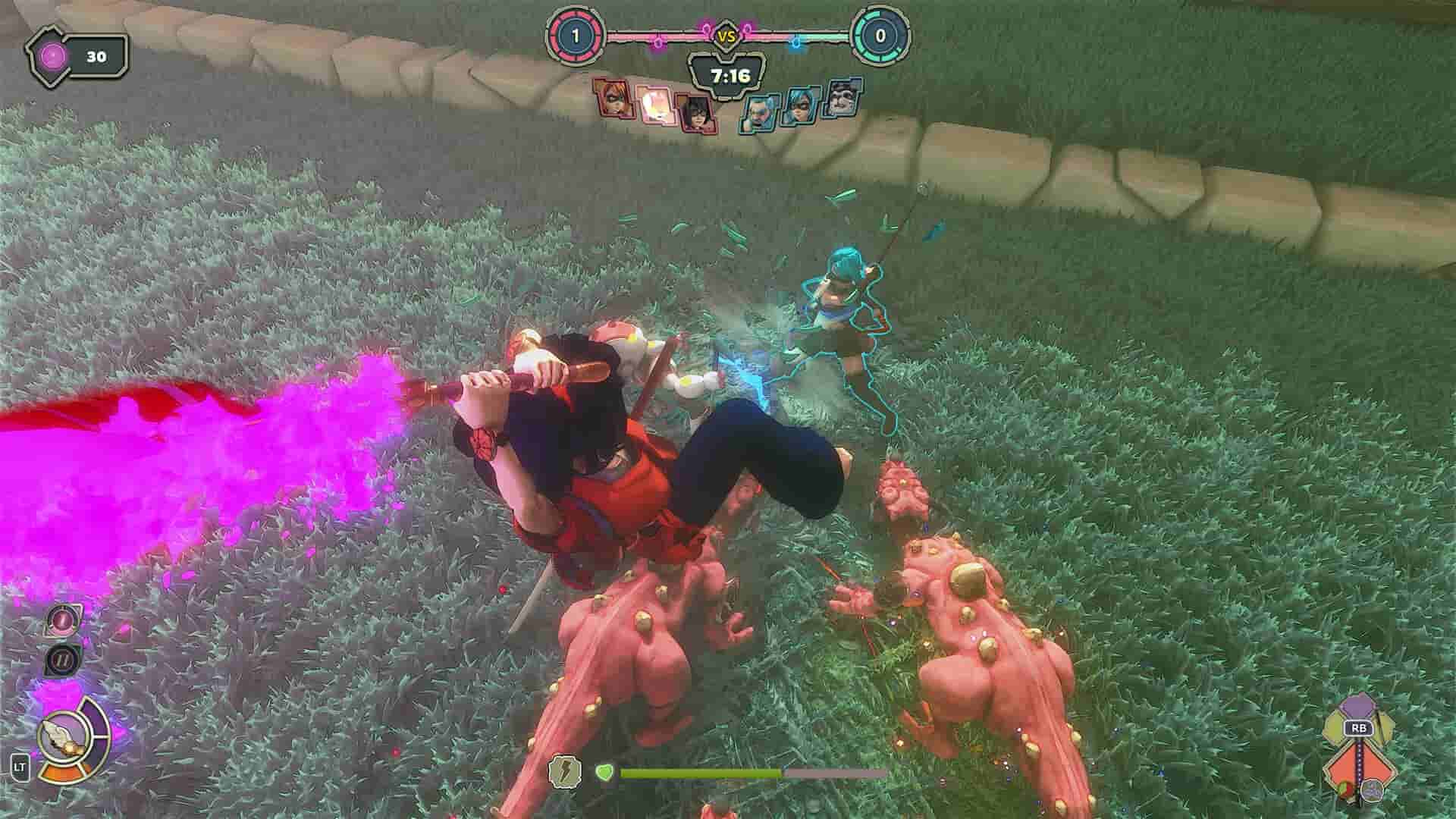Select the pink currency orb counter icon
Image resolution: width=1456 pixels, height=819 pixels.
click(52, 54)
